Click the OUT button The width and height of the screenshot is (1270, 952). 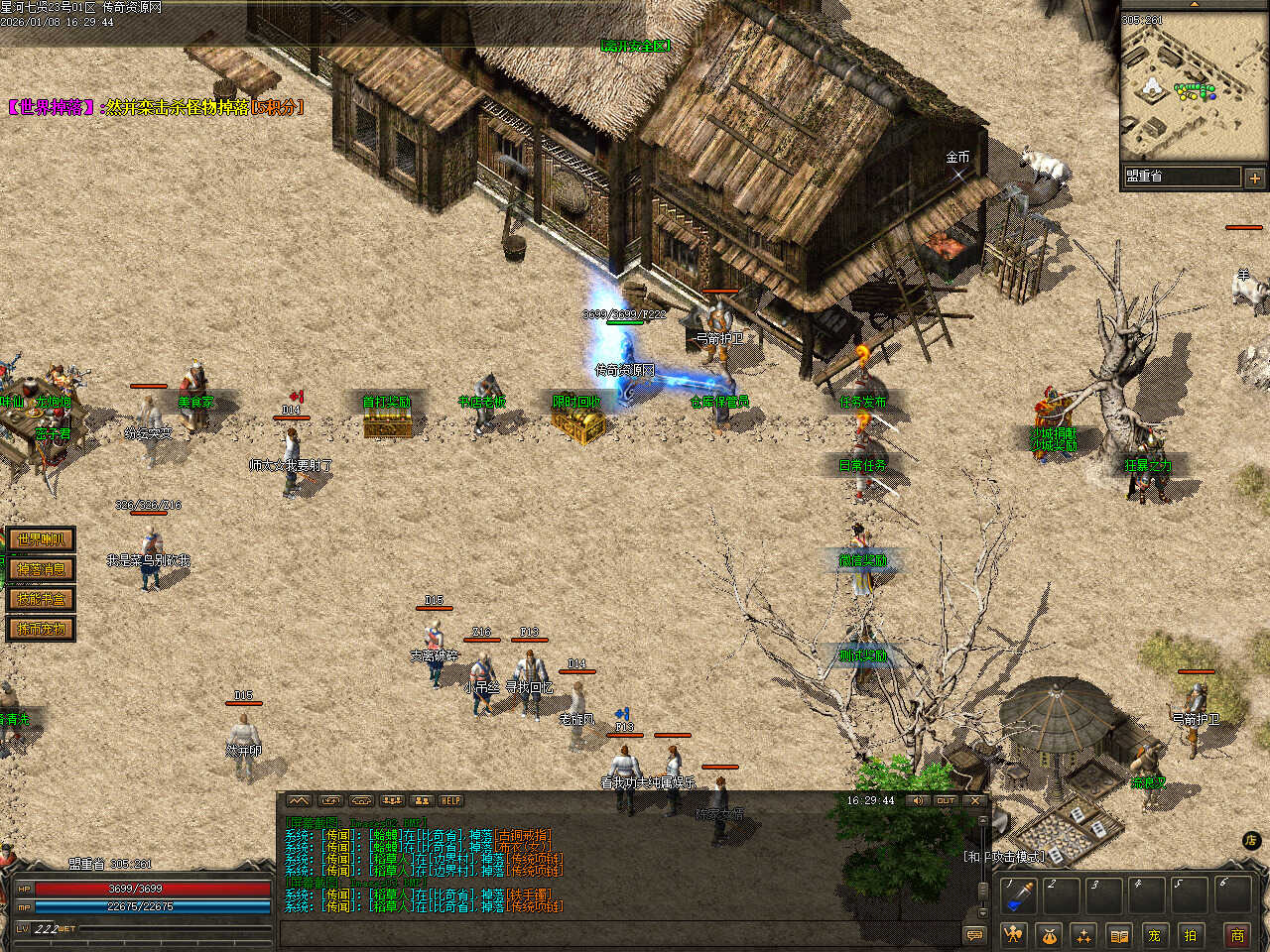pos(946,801)
